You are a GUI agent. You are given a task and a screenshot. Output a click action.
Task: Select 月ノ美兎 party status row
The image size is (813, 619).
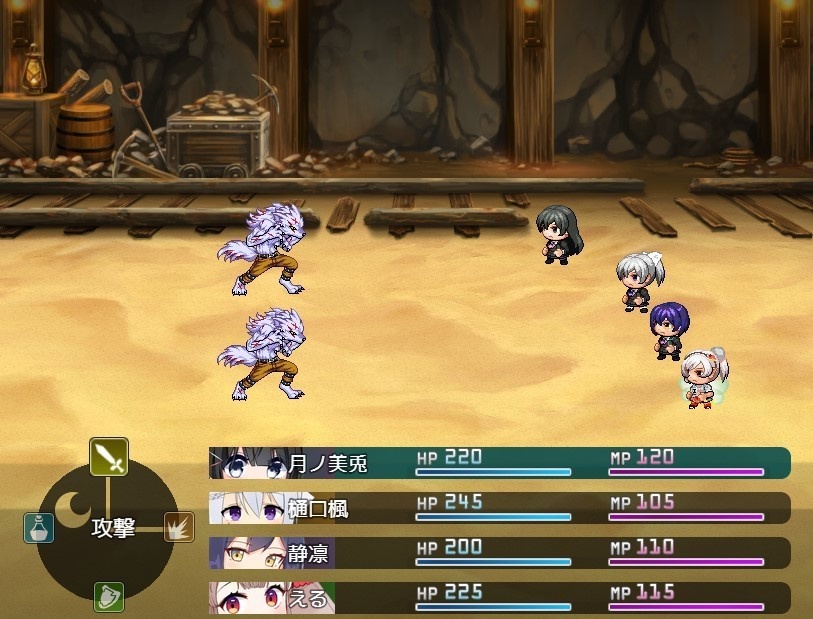pyautogui.click(x=500, y=463)
